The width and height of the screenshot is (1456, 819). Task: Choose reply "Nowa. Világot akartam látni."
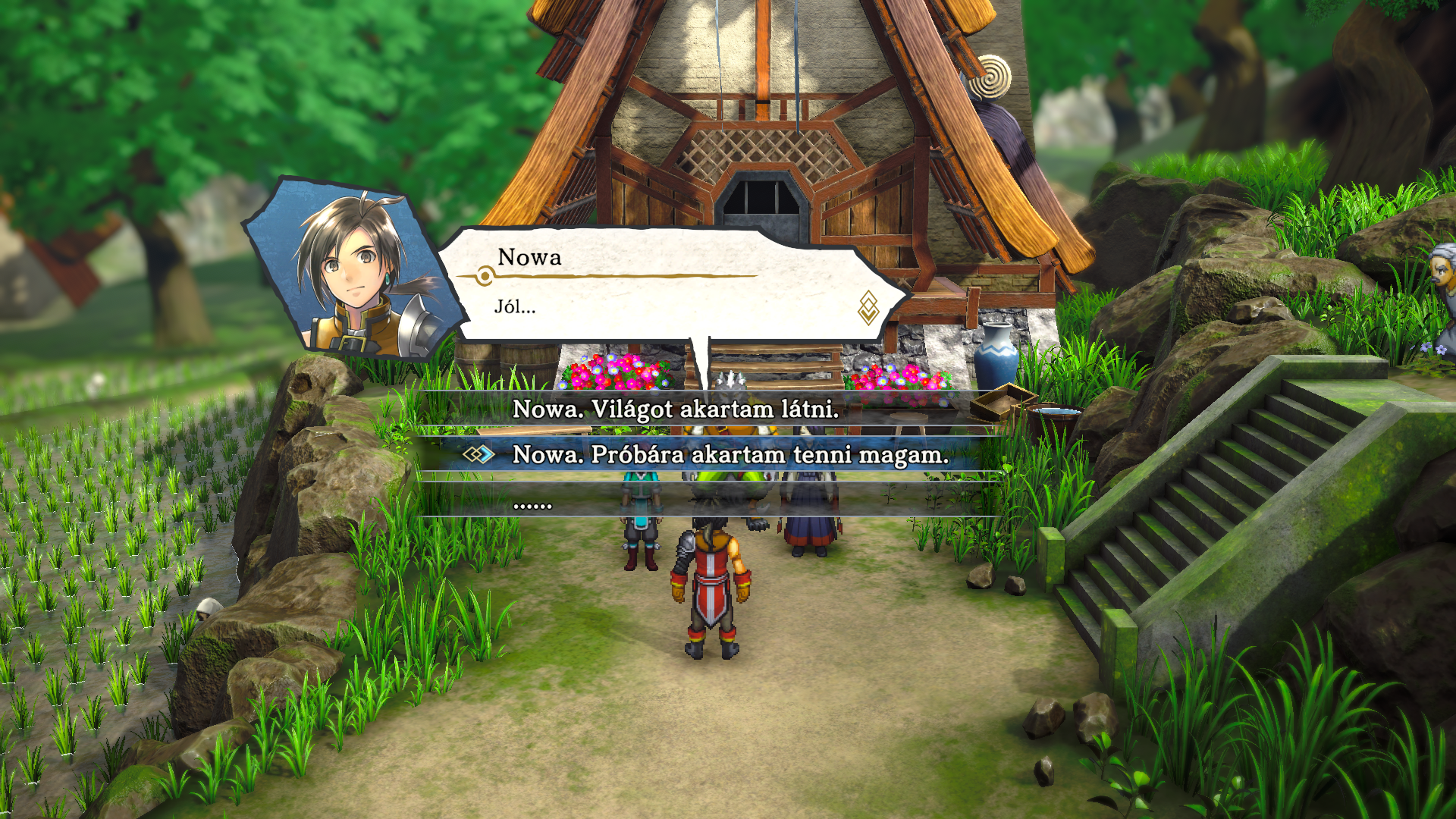coord(676,409)
